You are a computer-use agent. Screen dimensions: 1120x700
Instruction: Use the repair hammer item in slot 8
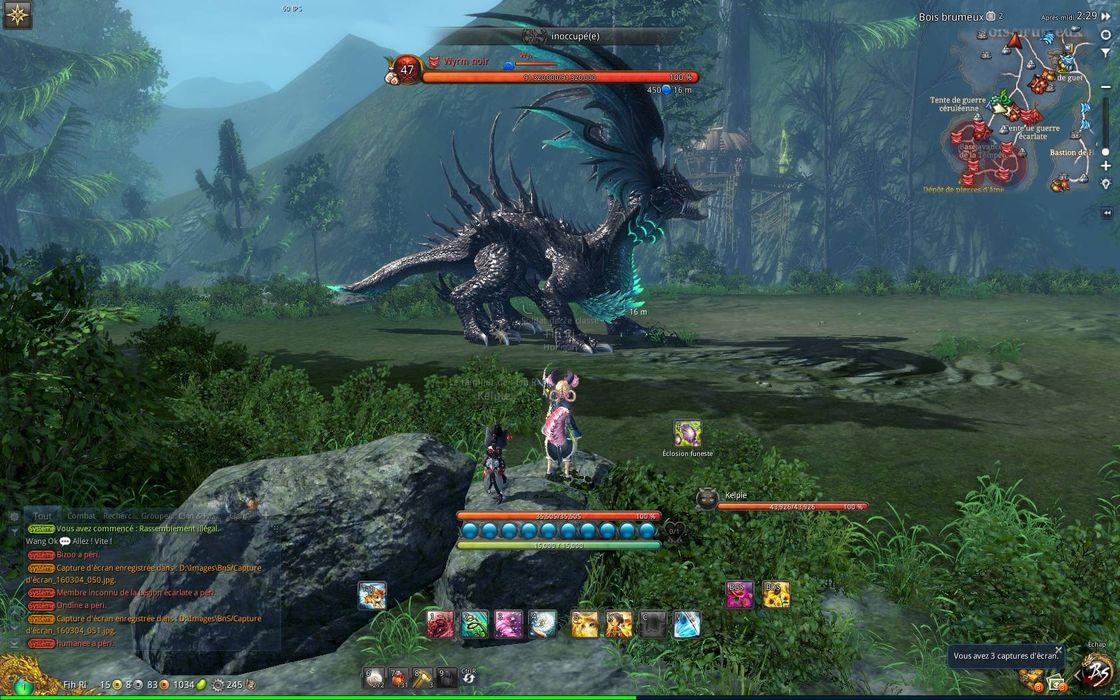[x=423, y=677]
